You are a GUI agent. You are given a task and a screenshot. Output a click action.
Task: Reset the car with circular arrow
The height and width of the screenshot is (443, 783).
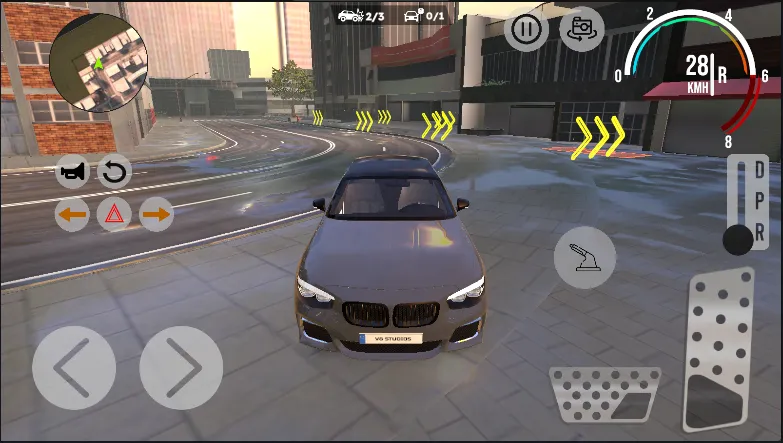pos(114,172)
